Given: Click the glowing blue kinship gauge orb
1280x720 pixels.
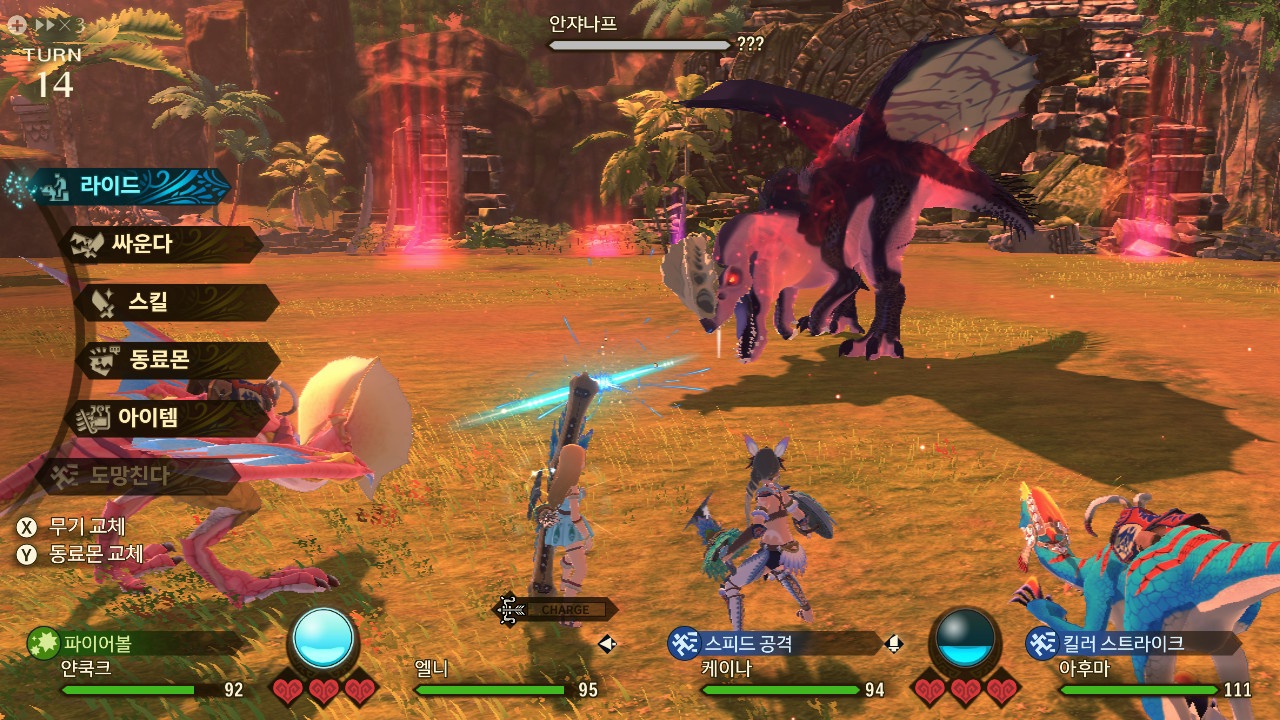Looking at the screenshot, I should point(324,638).
